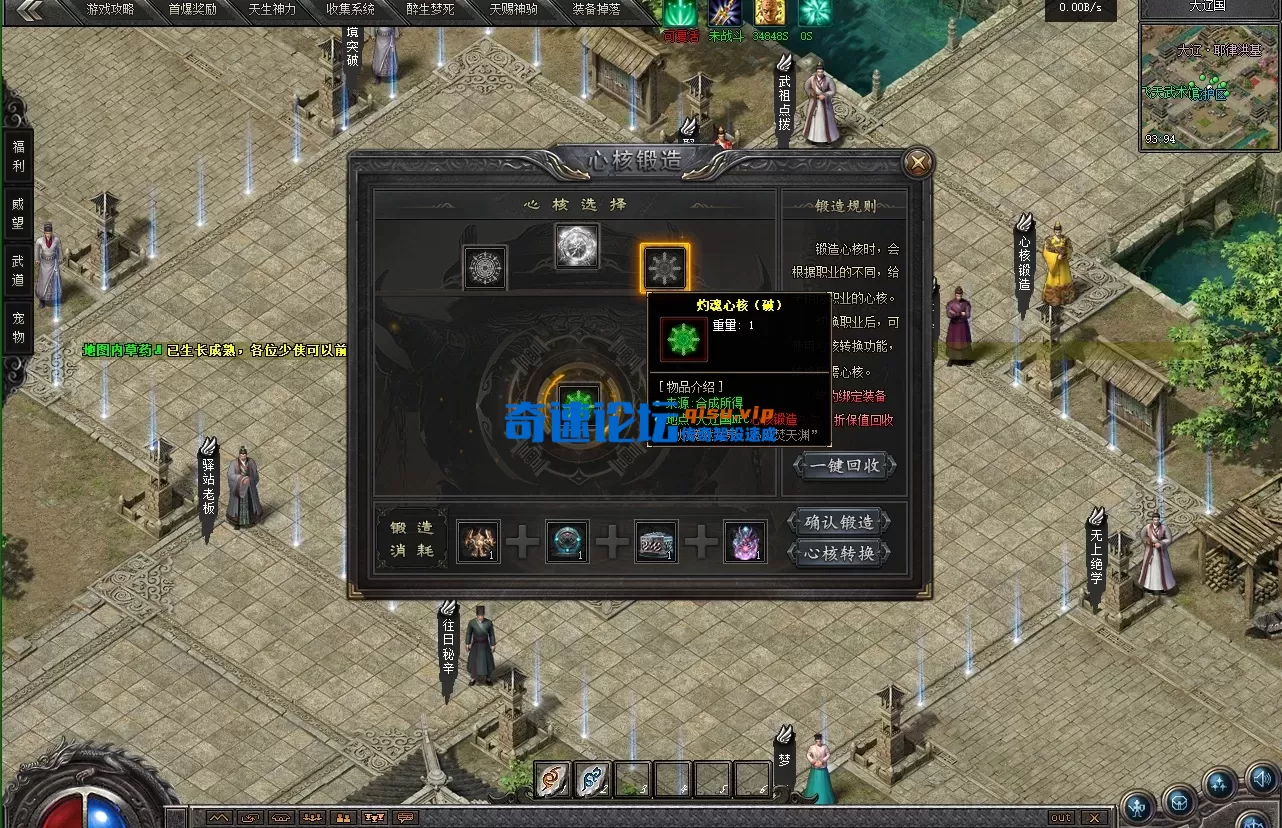
Task: Open 心核转换 core conversion
Action: click(x=838, y=553)
